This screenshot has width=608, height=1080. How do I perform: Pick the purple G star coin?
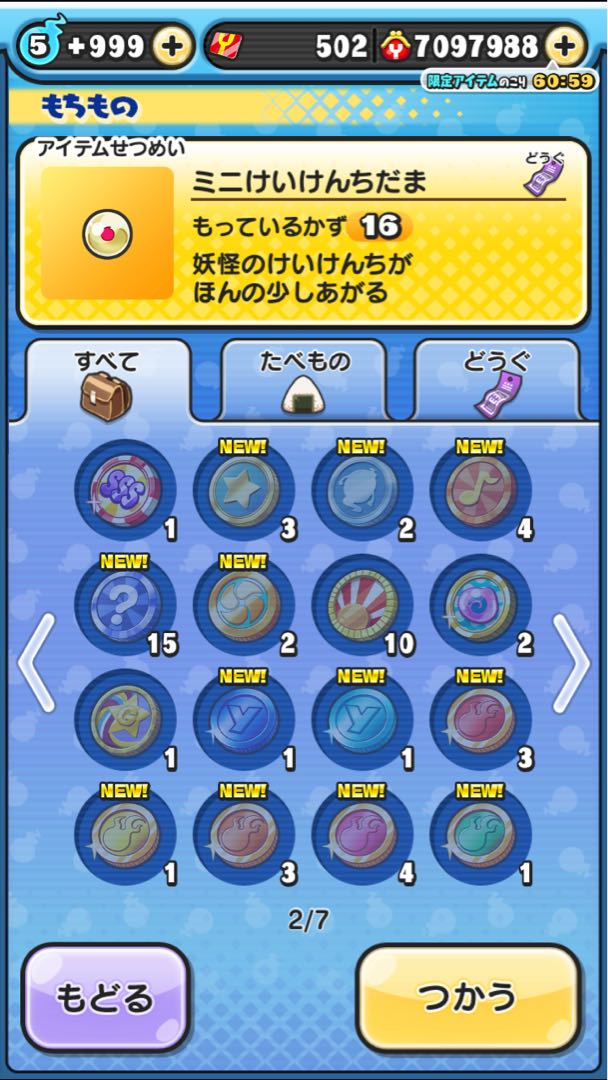coord(124,719)
